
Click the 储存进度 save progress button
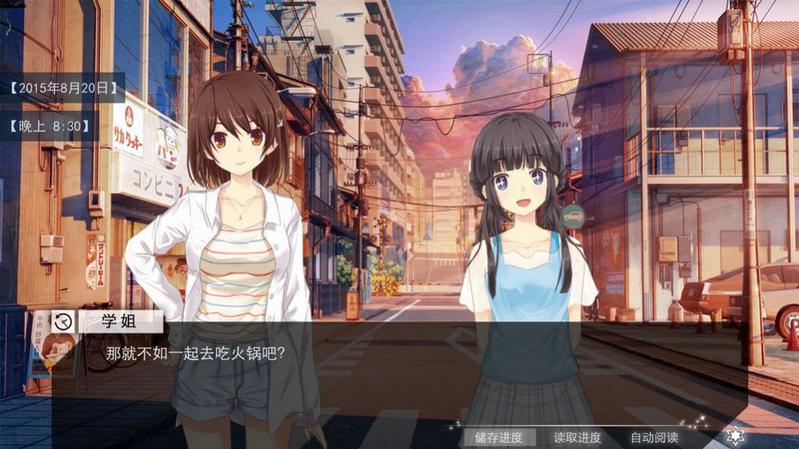point(499,437)
